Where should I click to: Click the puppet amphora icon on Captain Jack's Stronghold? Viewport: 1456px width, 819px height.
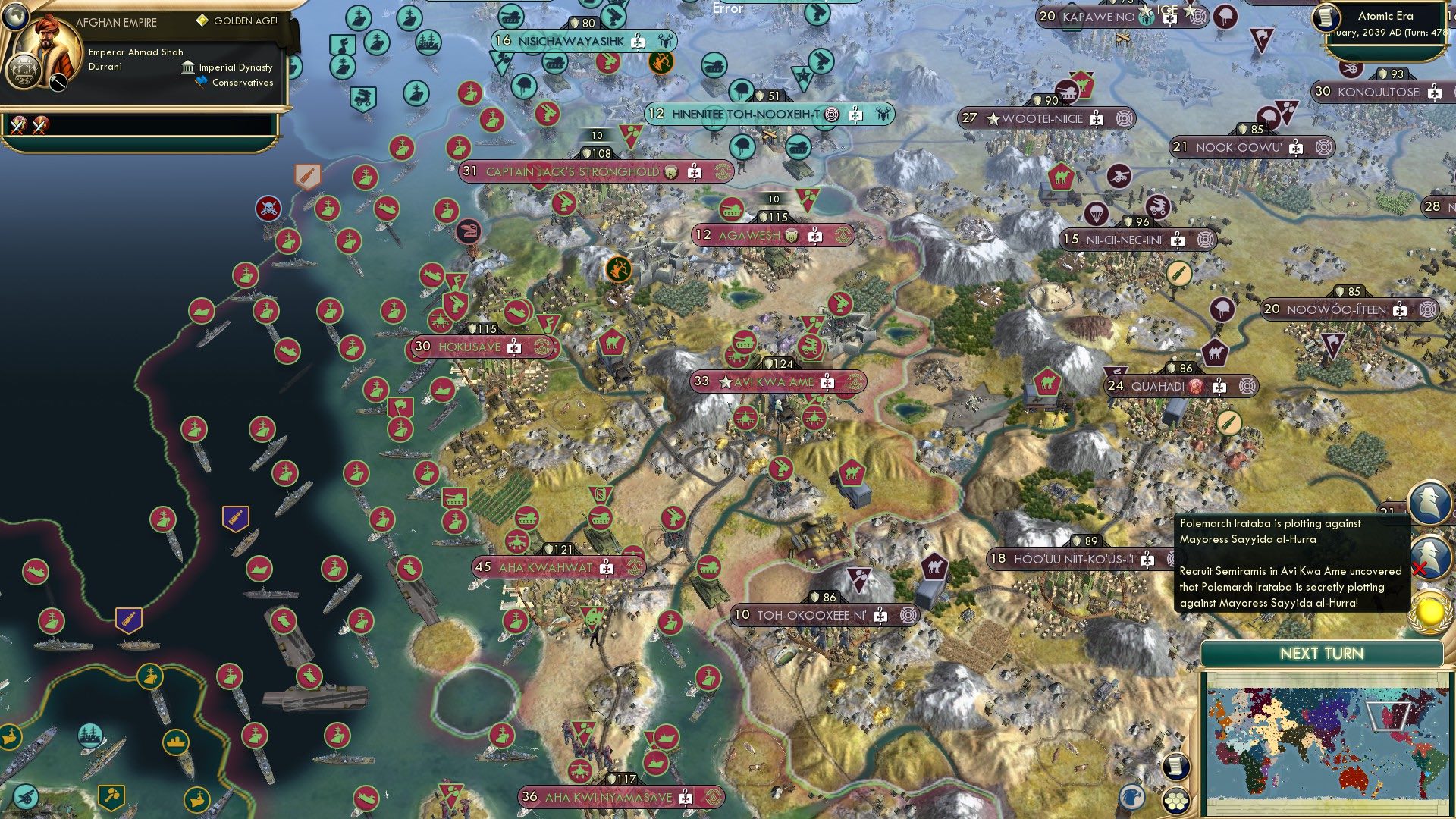(x=670, y=172)
